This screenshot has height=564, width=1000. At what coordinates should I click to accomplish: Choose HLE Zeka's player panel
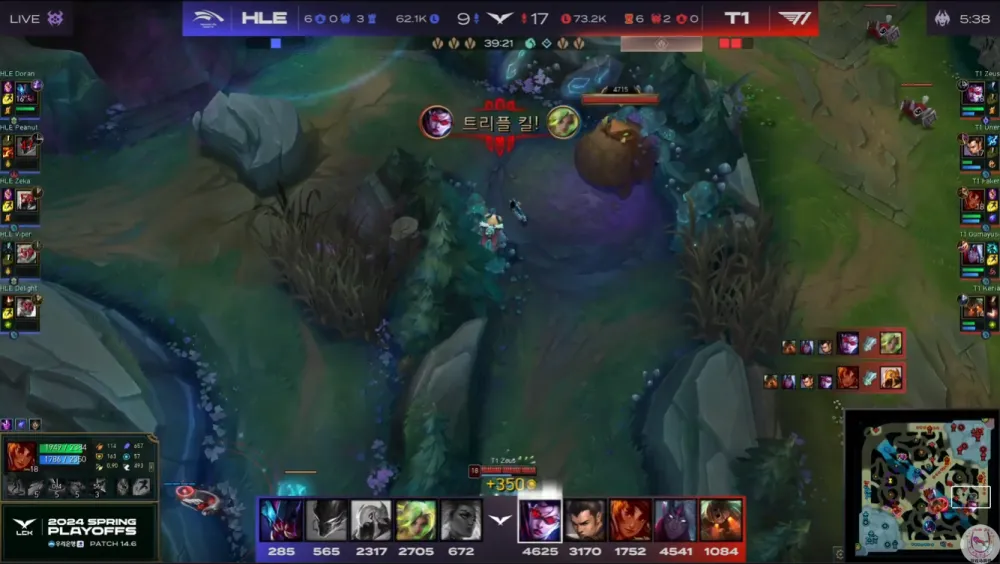[20, 200]
